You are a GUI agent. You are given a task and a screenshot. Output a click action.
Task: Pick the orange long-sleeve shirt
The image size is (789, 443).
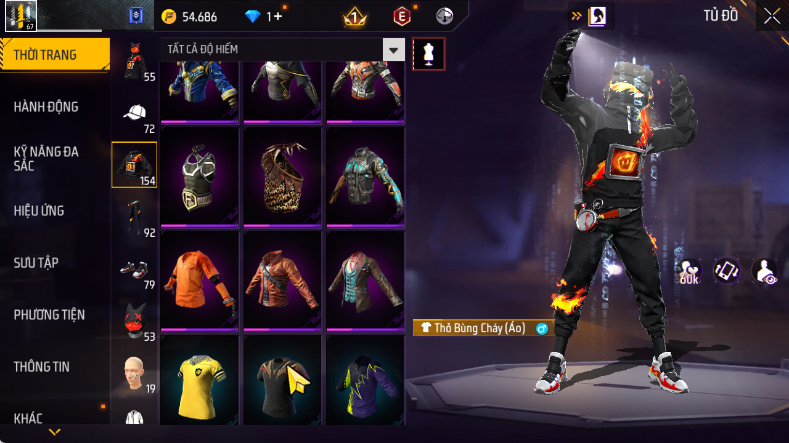coord(199,281)
